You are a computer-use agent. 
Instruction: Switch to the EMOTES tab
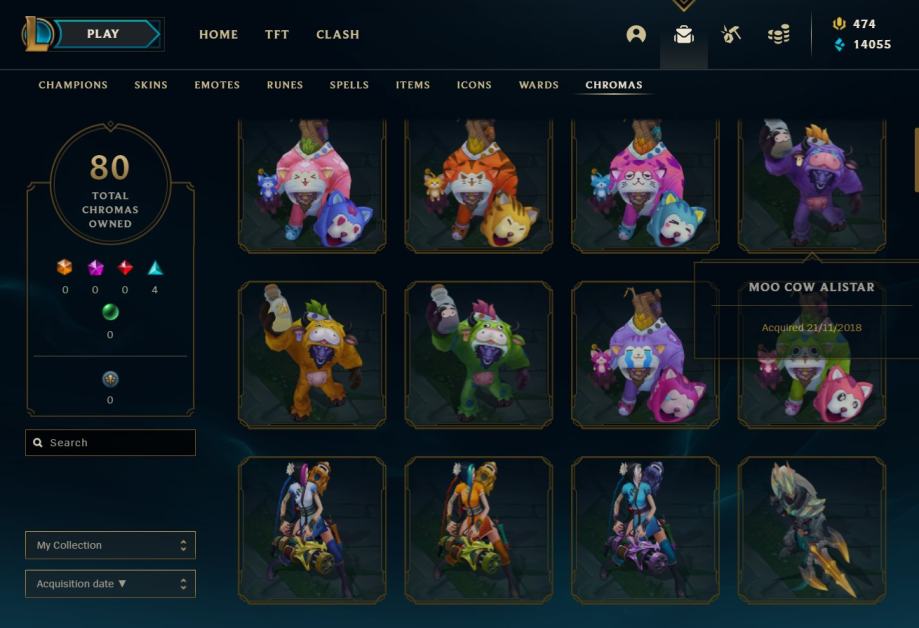[x=217, y=85]
